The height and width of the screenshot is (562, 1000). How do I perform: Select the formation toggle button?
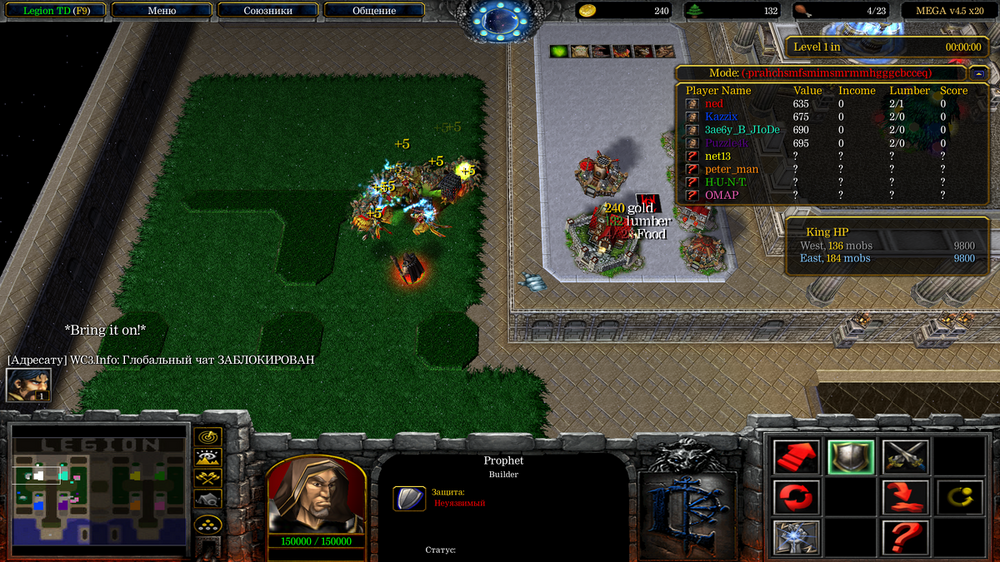(208, 522)
